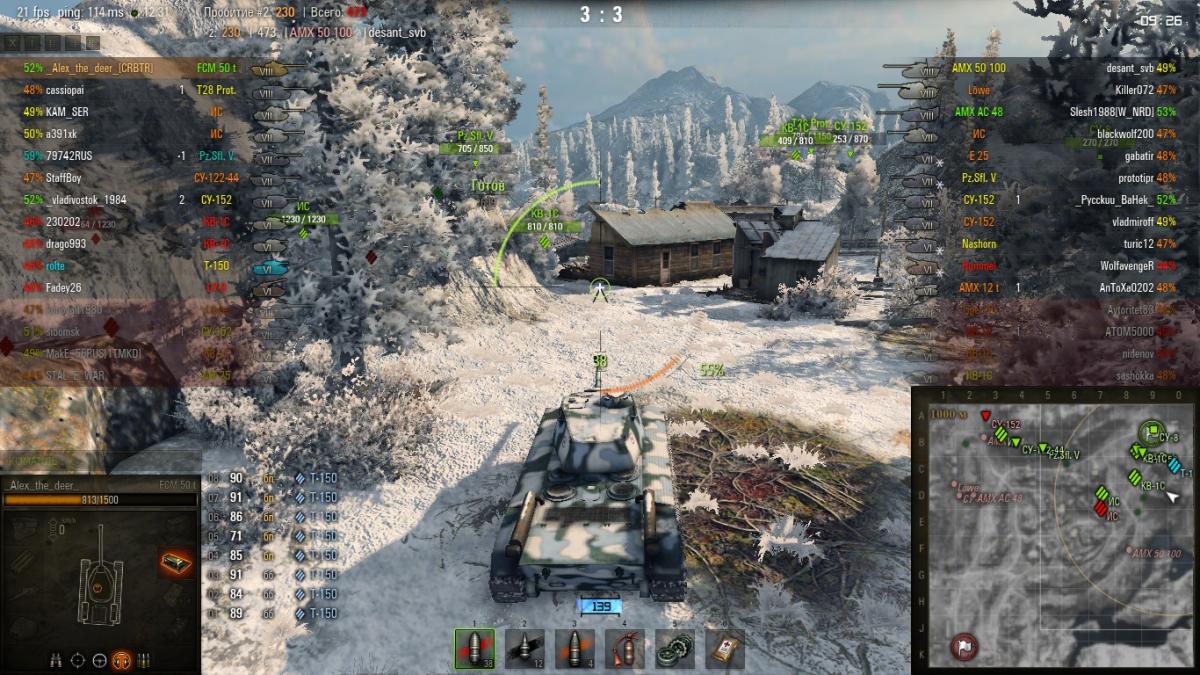Click the crosshair gun icon in damage panel

click(78, 659)
